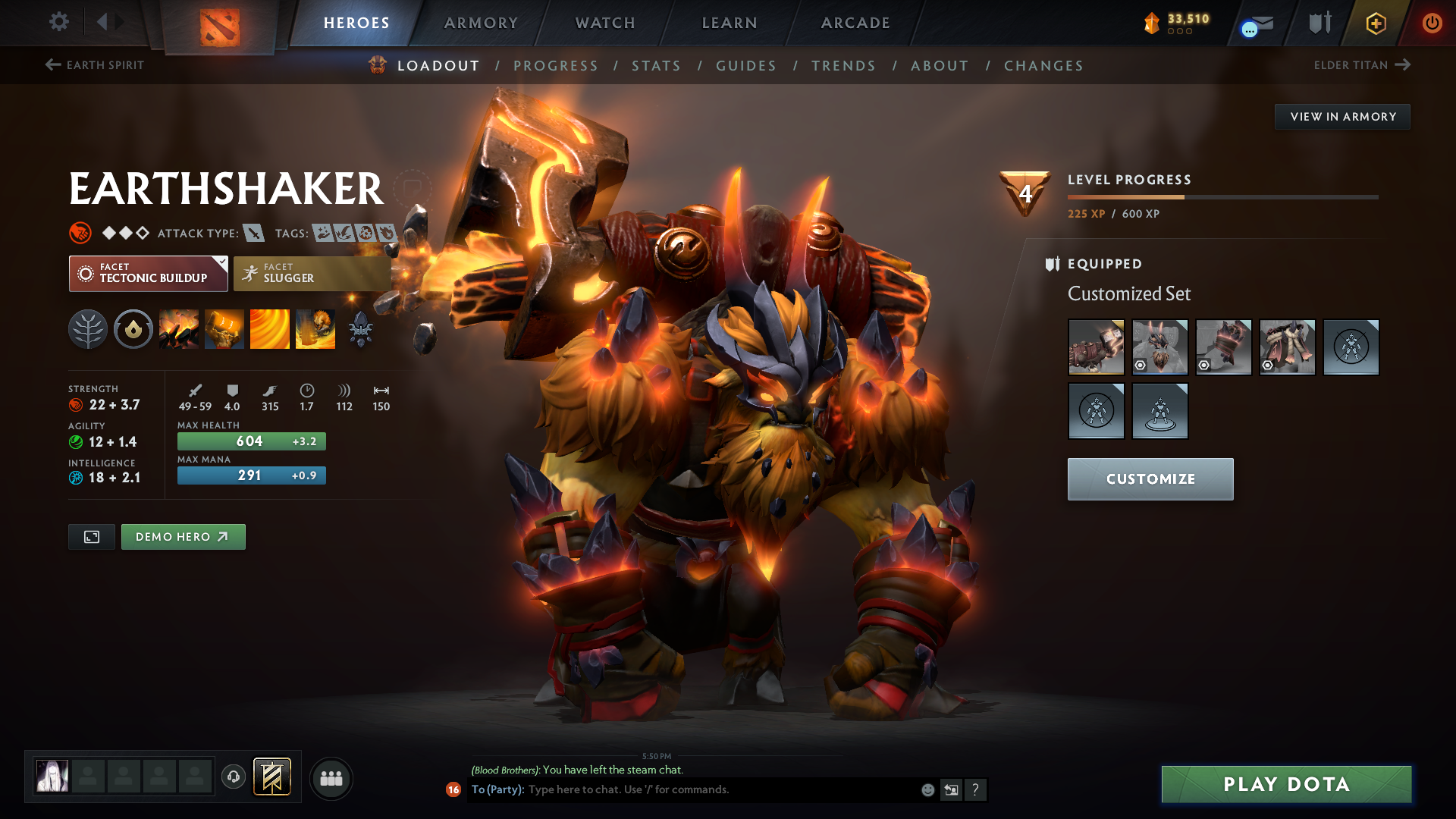Select the equipped totem weapon item slot
The image size is (1456, 819).
click(x=1096, y=347)
